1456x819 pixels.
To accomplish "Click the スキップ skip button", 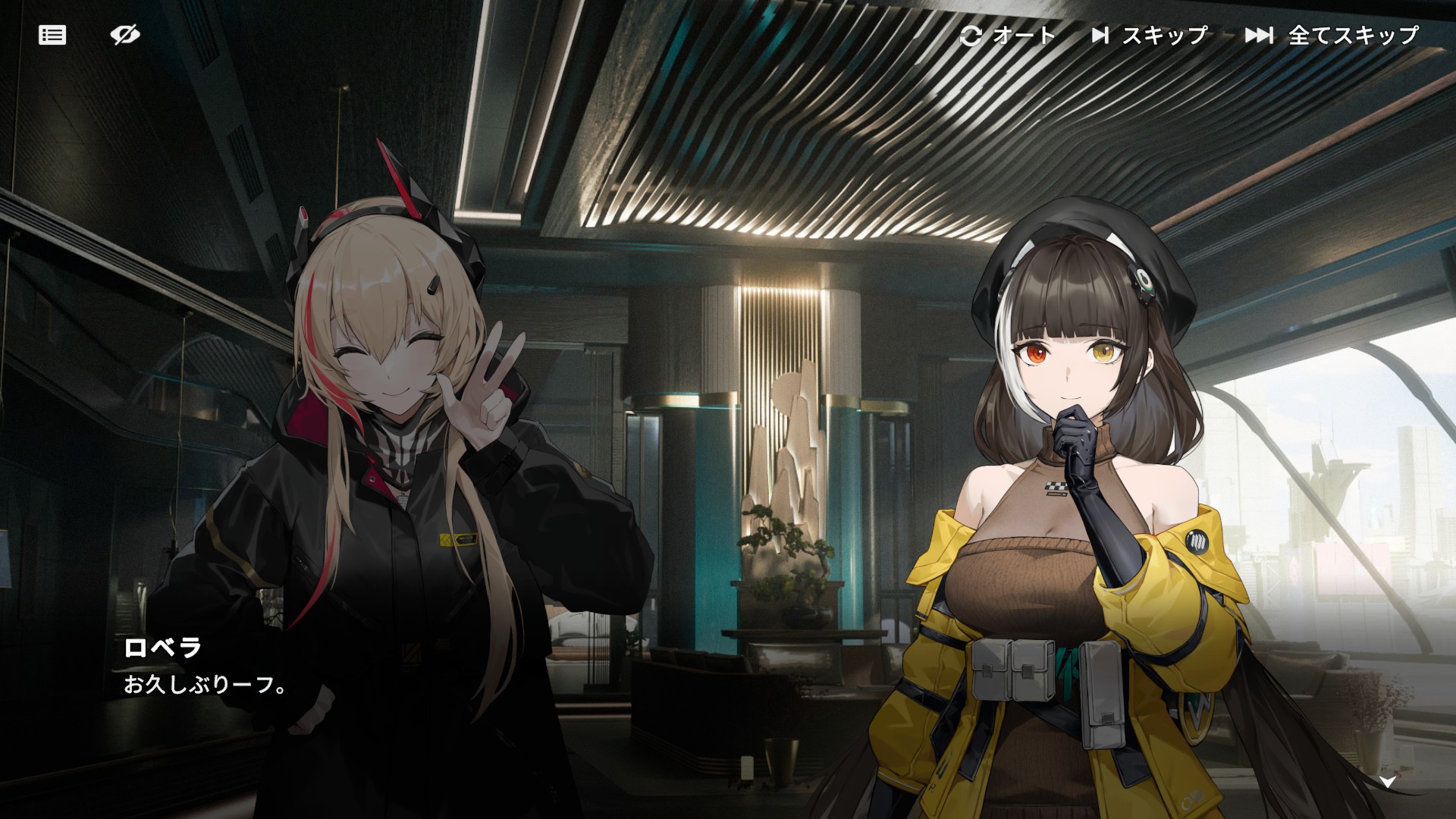I will pos(1150,35).
